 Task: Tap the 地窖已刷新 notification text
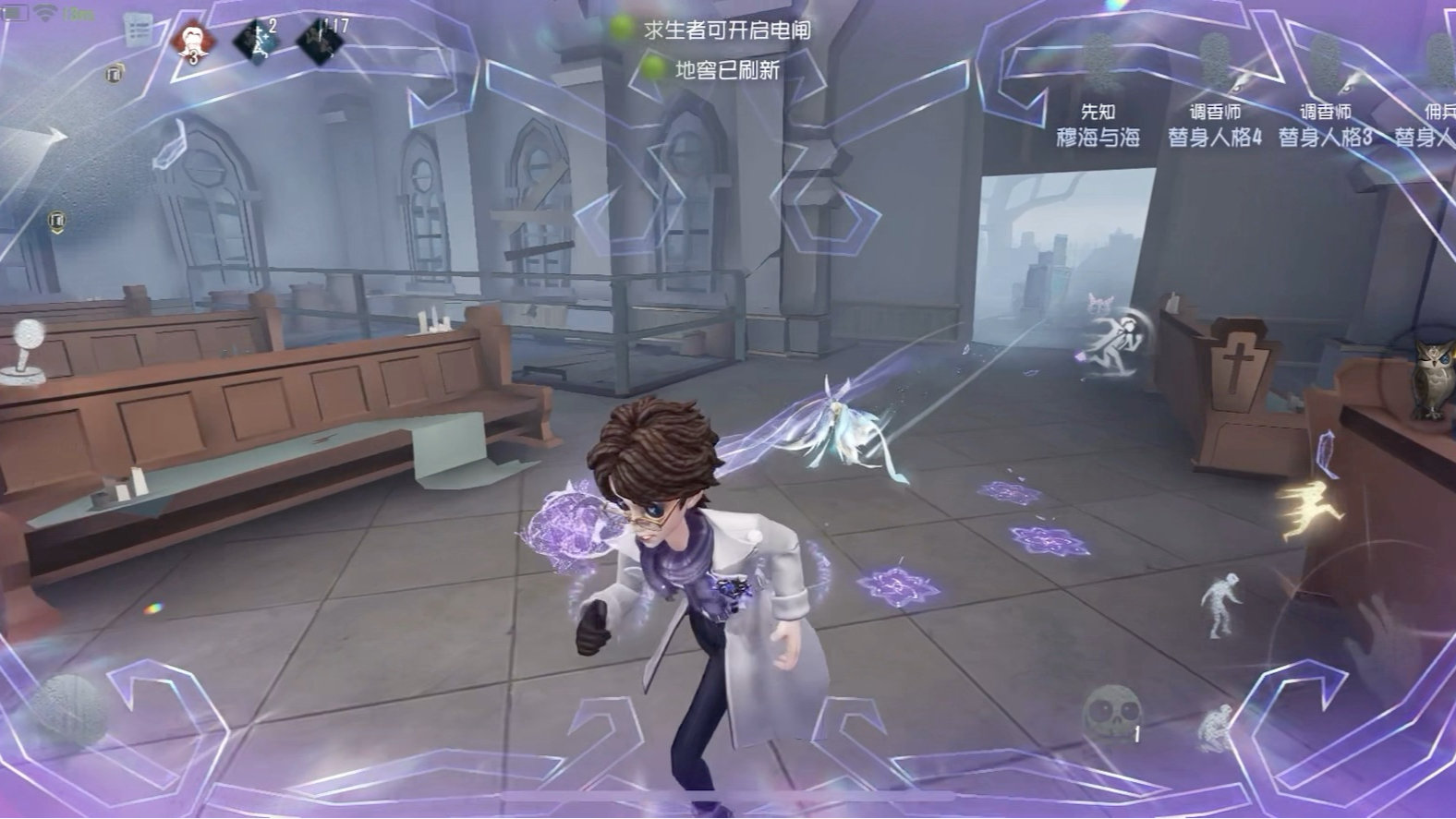pyautogui.click(x=729, y=69)
